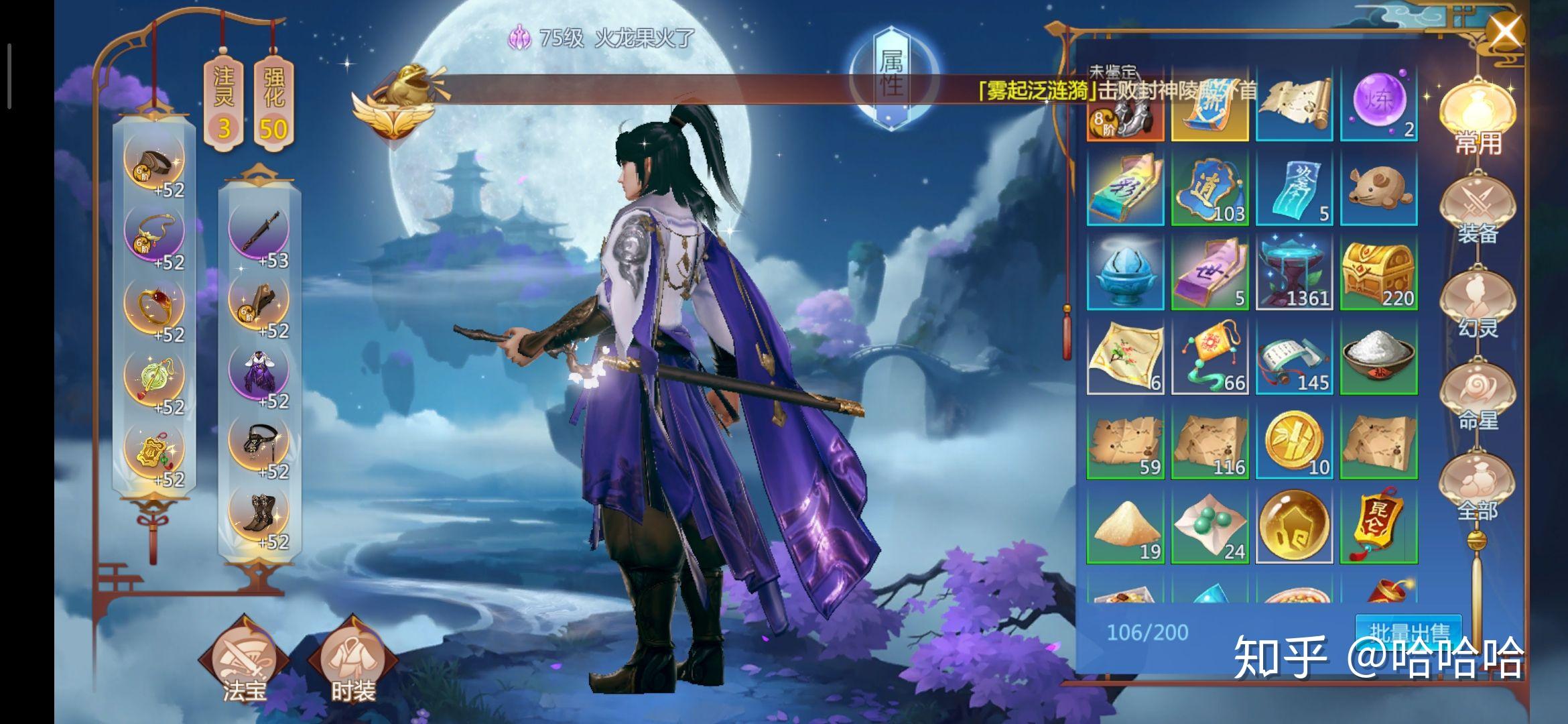Select the golden treasure chest stack of 220
The image size is (1568, 724).
pos(1378,271)
